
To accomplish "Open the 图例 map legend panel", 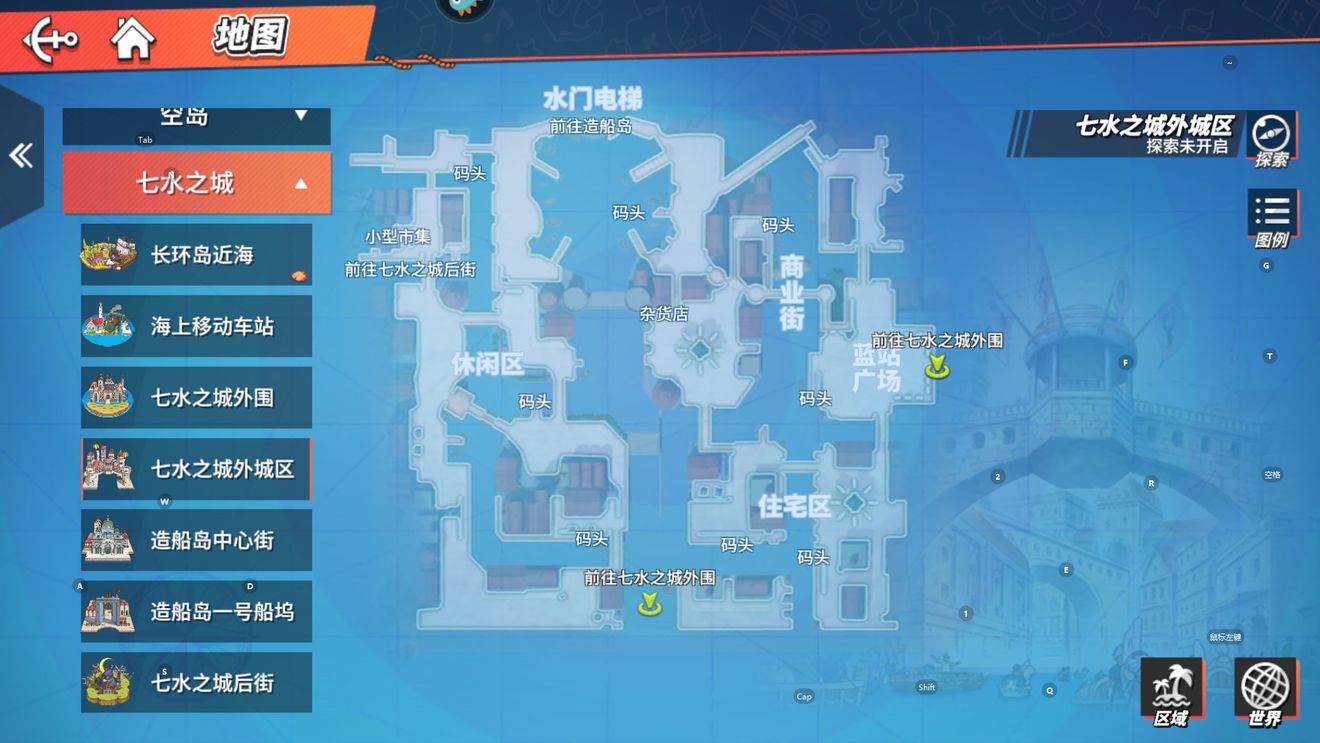I will [x=1271, y=213].
